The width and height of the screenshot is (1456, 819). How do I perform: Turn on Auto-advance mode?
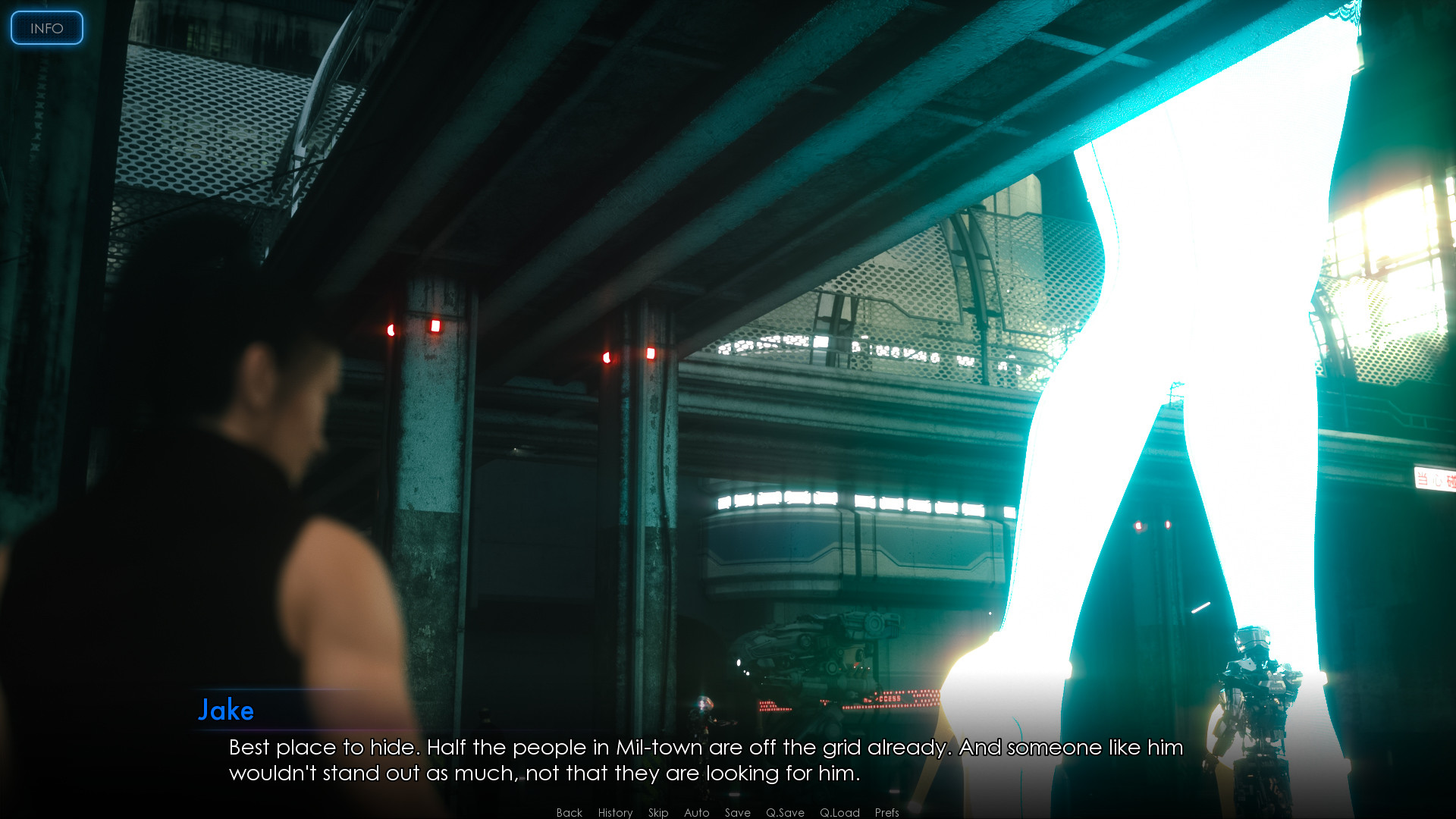tap(696, 812)
